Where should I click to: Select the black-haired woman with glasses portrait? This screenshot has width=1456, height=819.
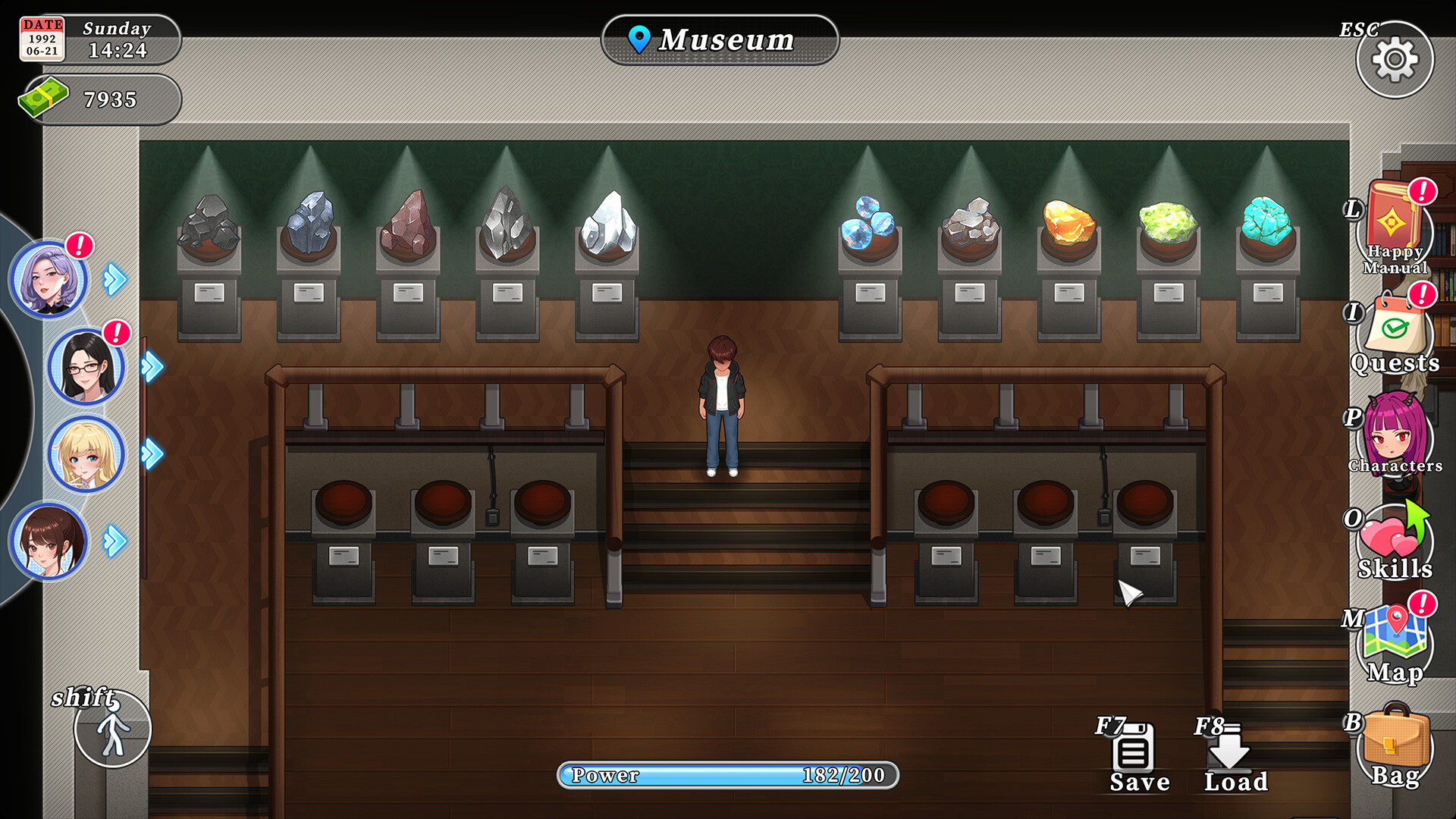[x=86, y=367]
